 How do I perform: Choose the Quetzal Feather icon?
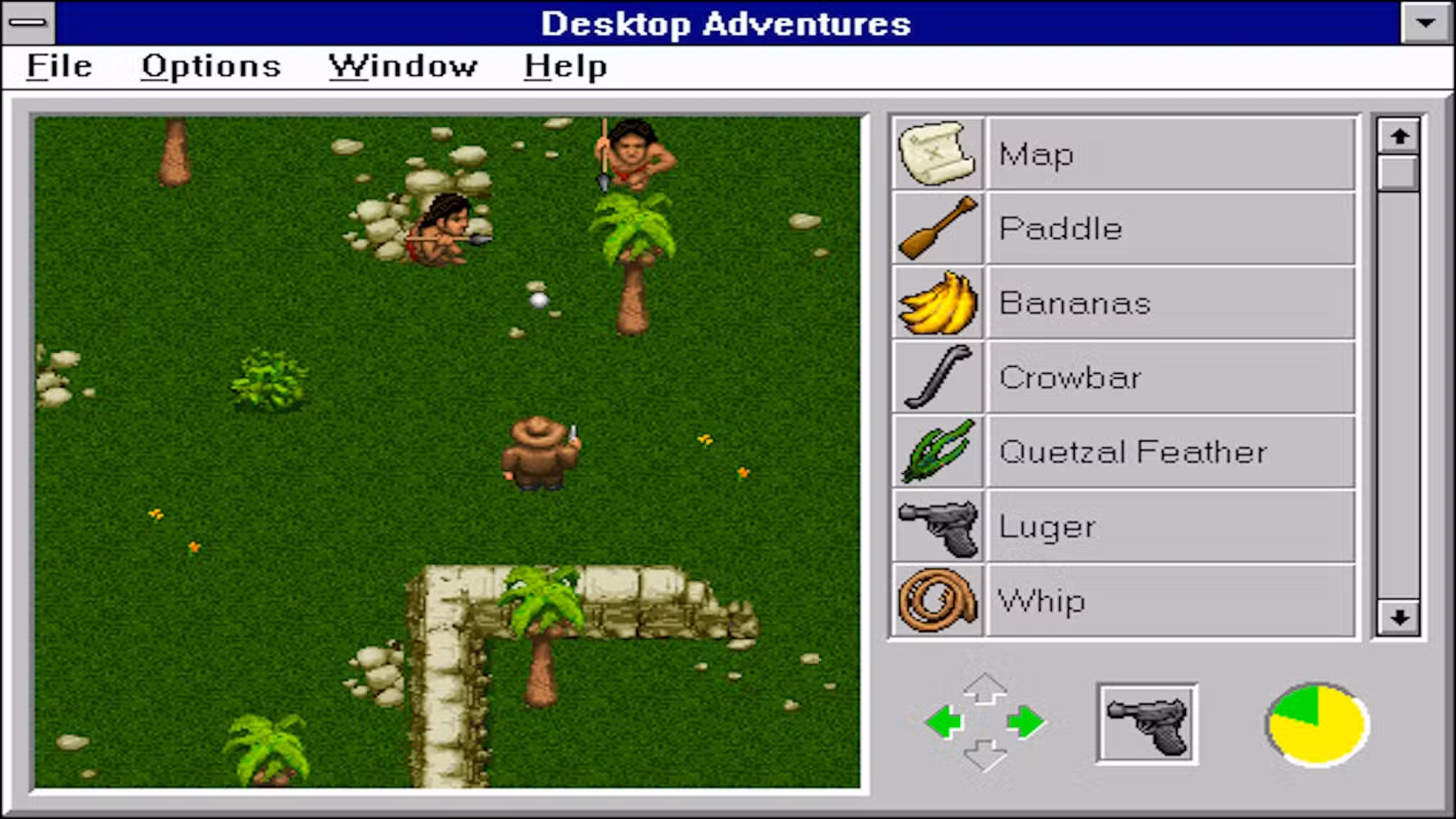[x=937, y=451]
